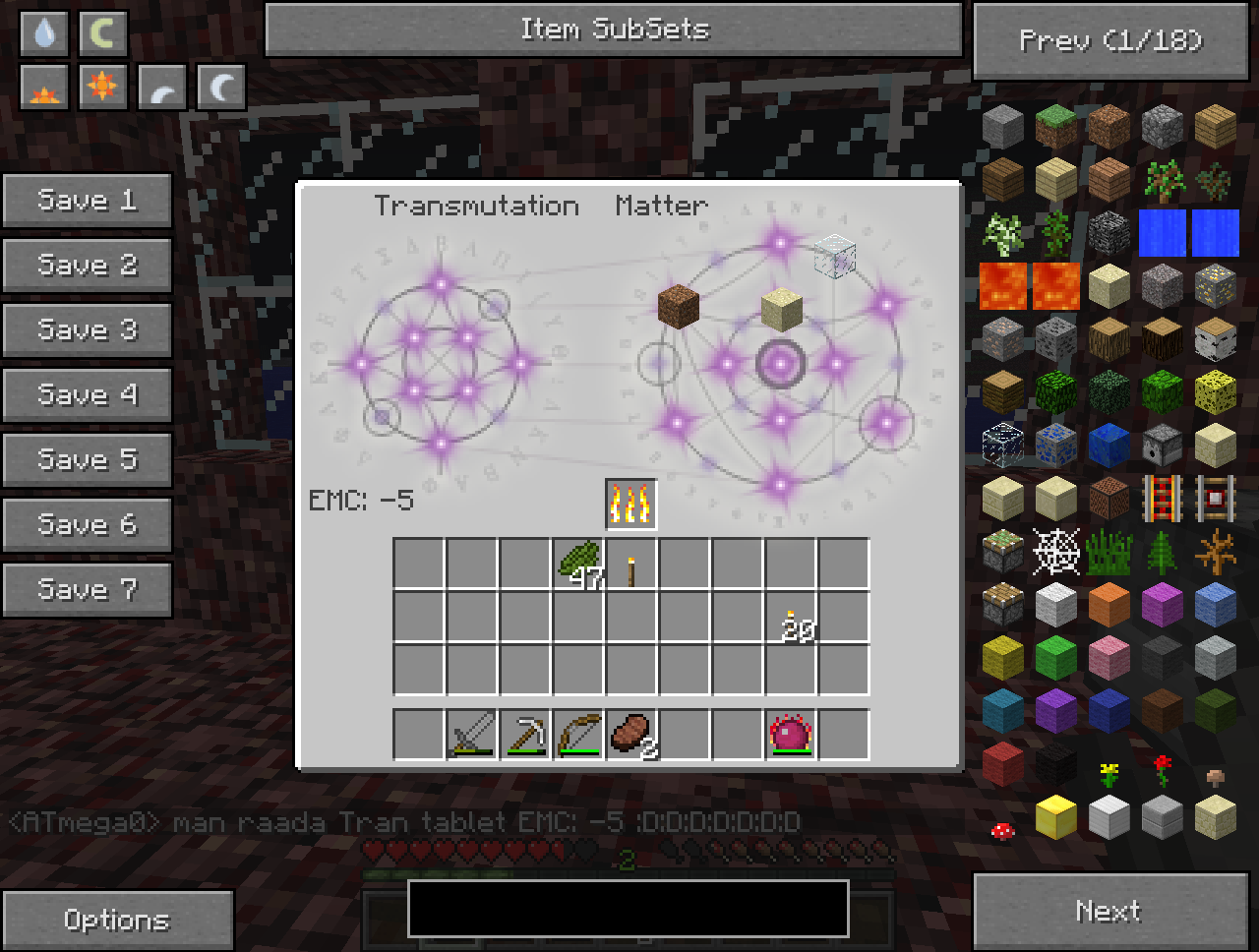Select the Save 7 button
Image resolution: width=1259 pixels, height=952 pixels.
(x=87, y=590)
